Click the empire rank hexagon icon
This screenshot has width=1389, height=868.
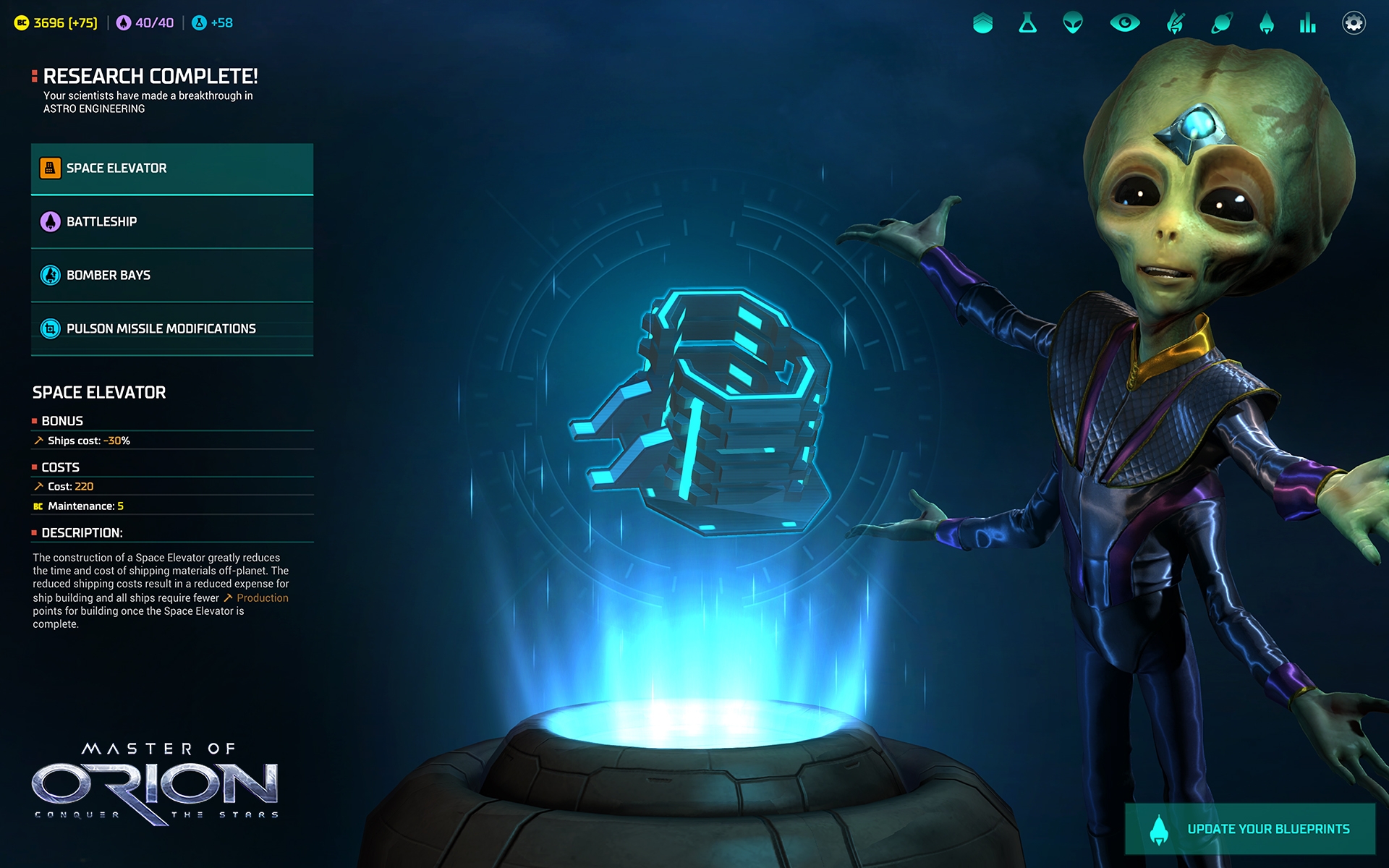[x=984, y=22]
